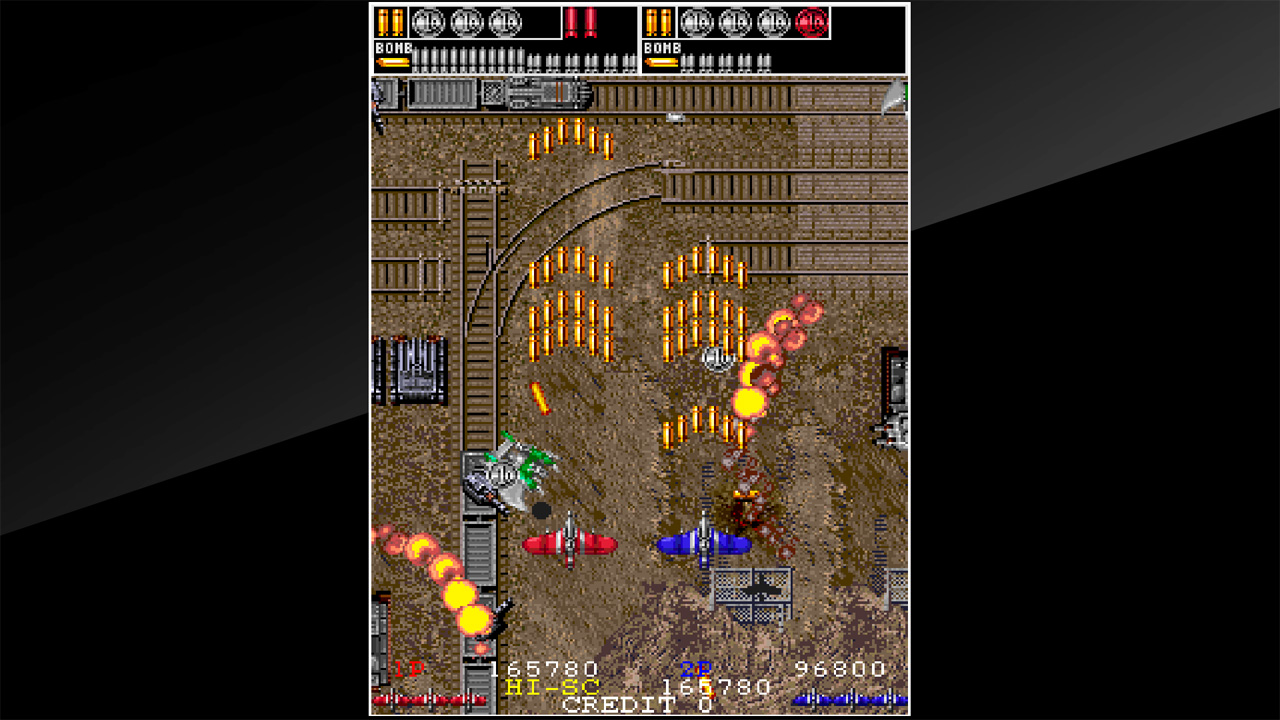Viewport: 1280px width, 720px height.
Task: Click the HI-SC high score label
Action: coord(551,687)
